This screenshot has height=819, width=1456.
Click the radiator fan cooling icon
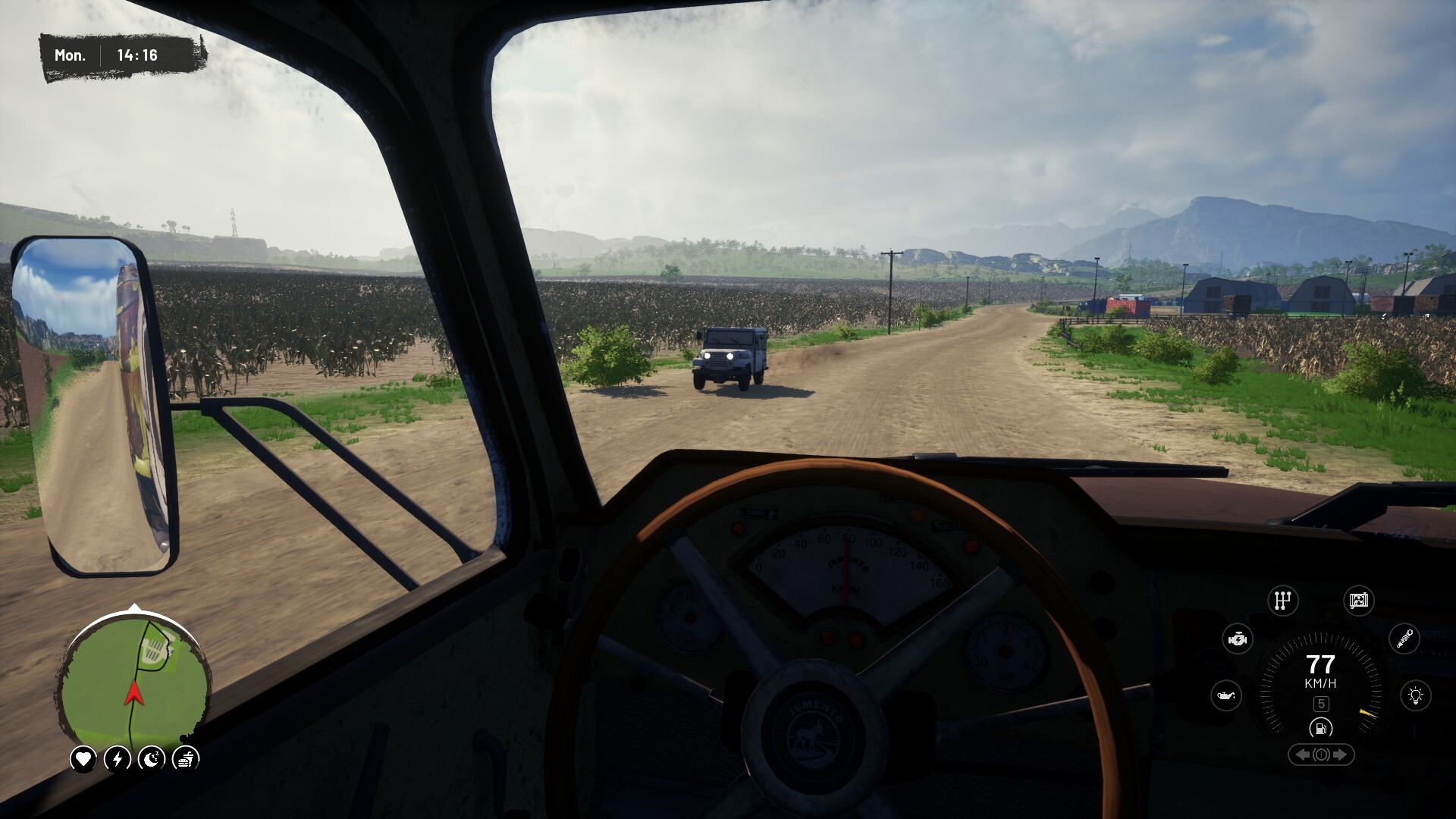click(1358, 601)
